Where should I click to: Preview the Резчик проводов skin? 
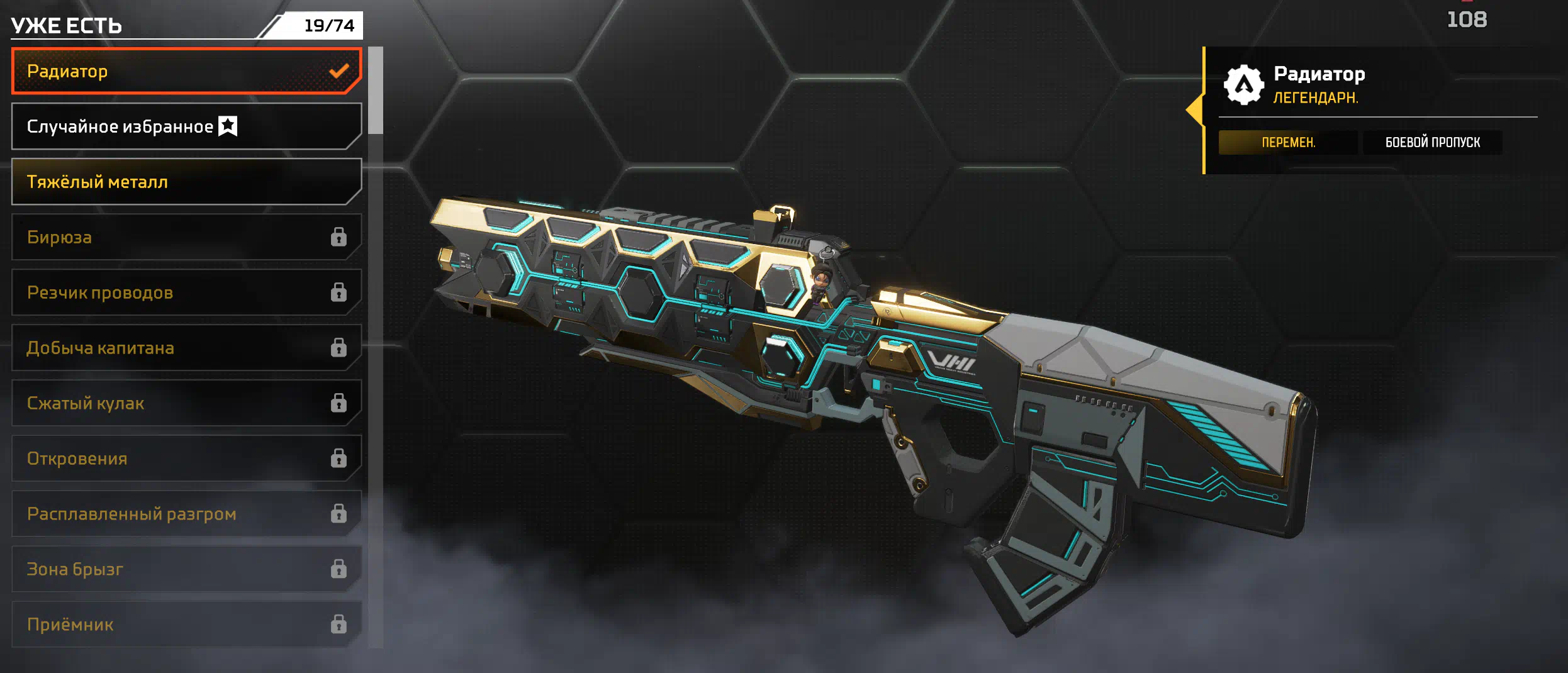tap(186, 292)
